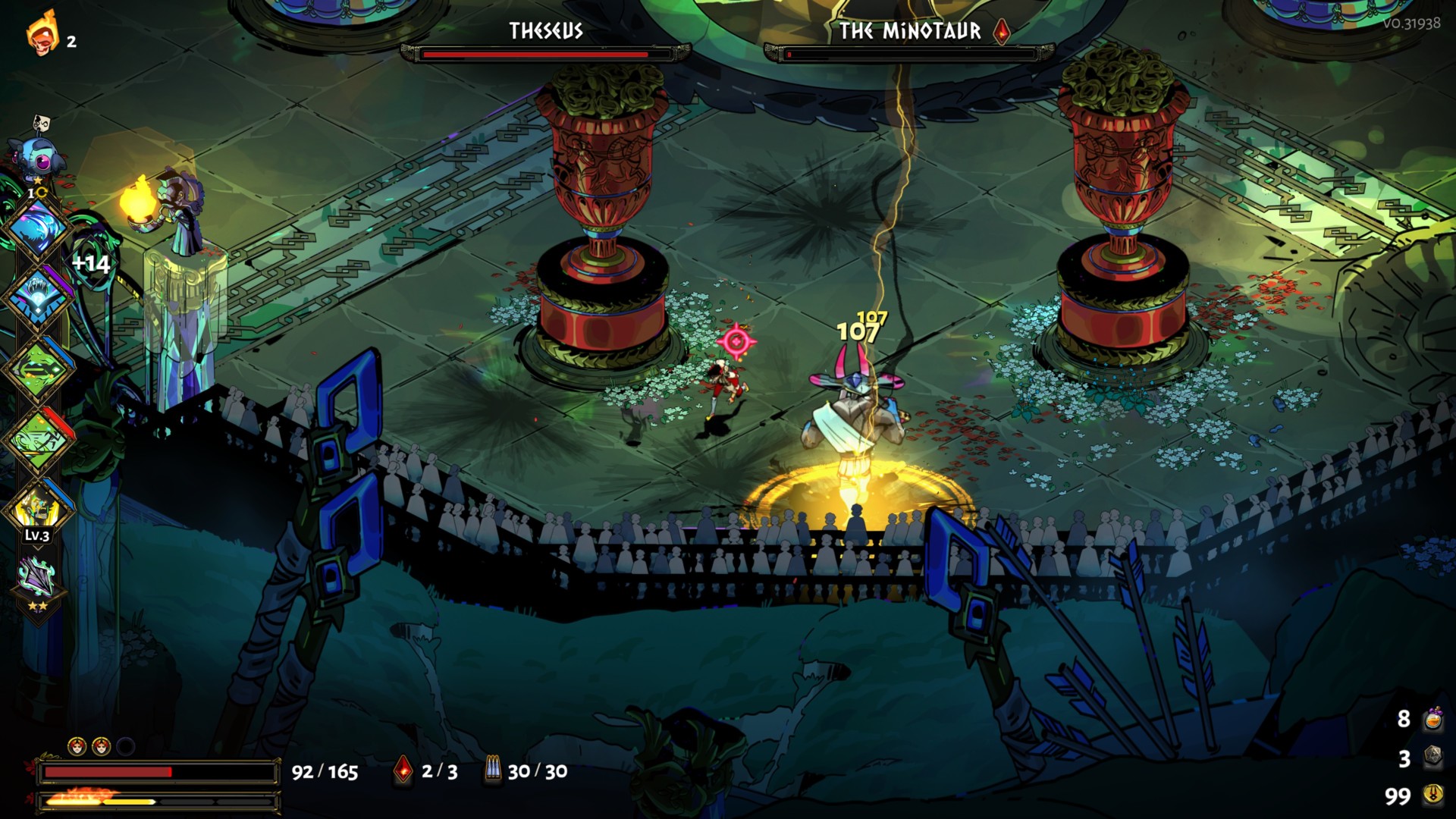Click the gold obol coin icon

[x=1432, y=795]
